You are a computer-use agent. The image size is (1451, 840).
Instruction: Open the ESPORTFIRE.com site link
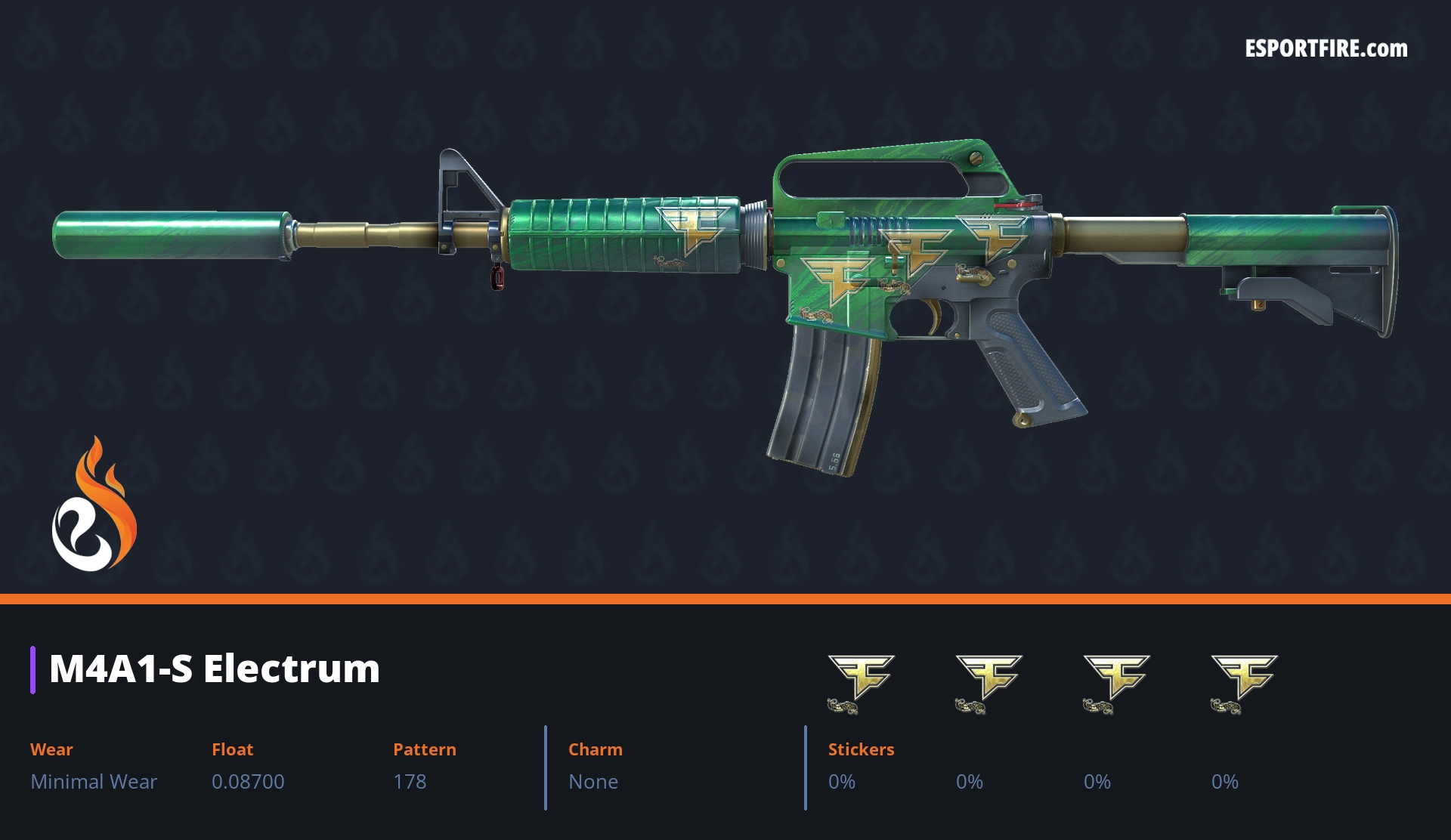click(x=1326, y=49)
